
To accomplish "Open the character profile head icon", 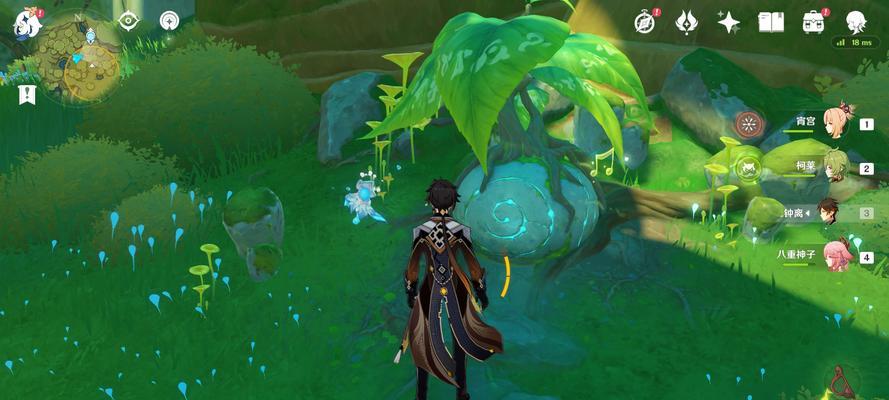I will click(x=856, y=22).
